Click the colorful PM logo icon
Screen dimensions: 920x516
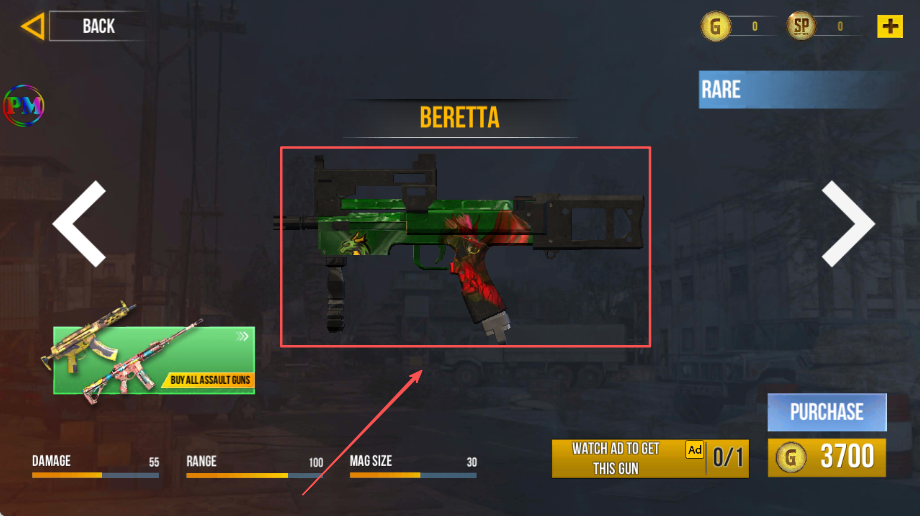(24, 104)
